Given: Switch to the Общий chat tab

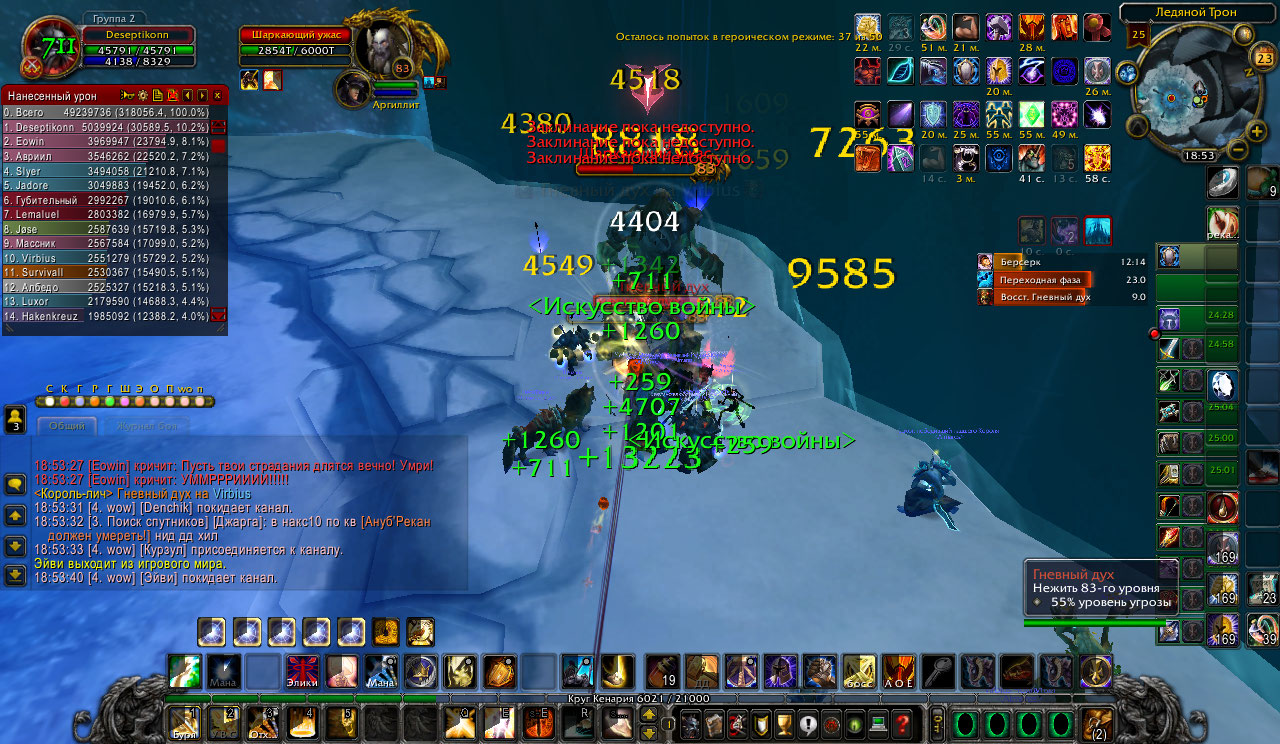Looking at the screenshot, I should click(67, 426).
